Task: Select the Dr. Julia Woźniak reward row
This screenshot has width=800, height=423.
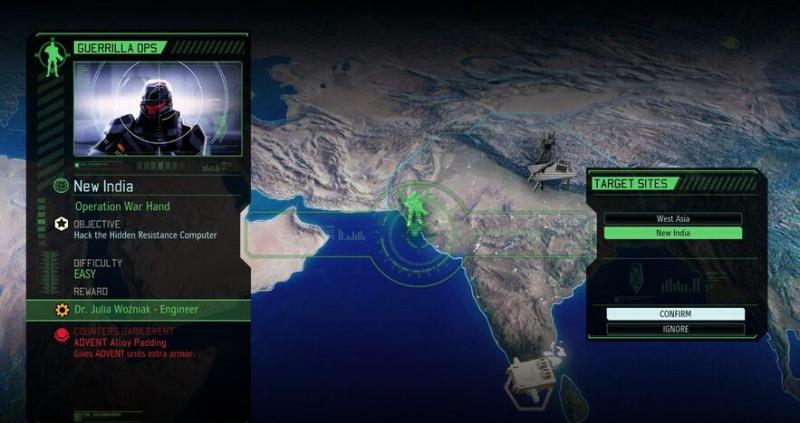Action: pyautogui.click(x=140, y=310)
